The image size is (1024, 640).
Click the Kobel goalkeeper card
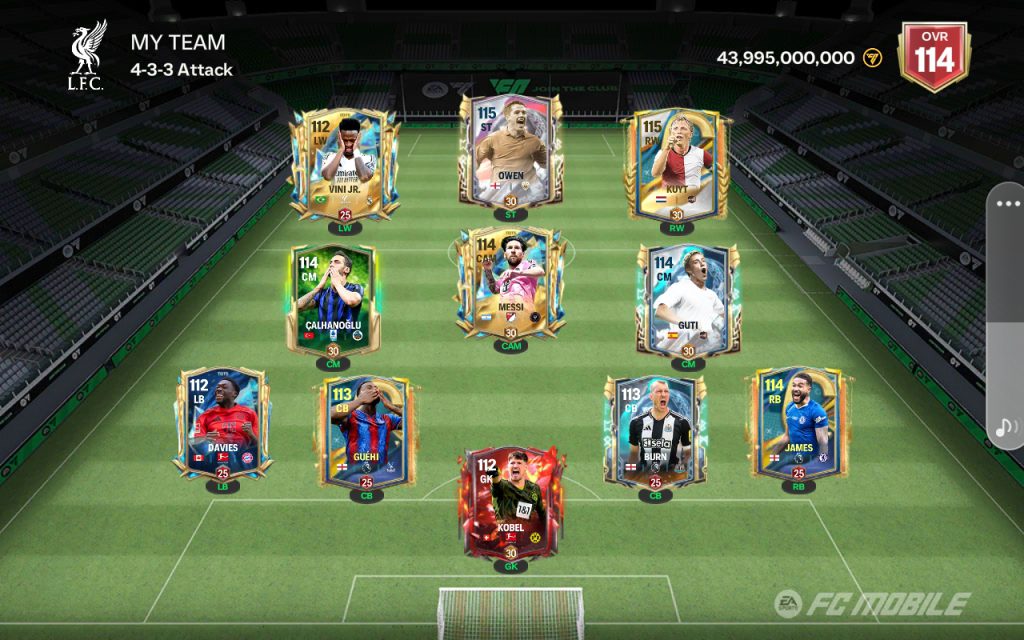tap(510, 502)
